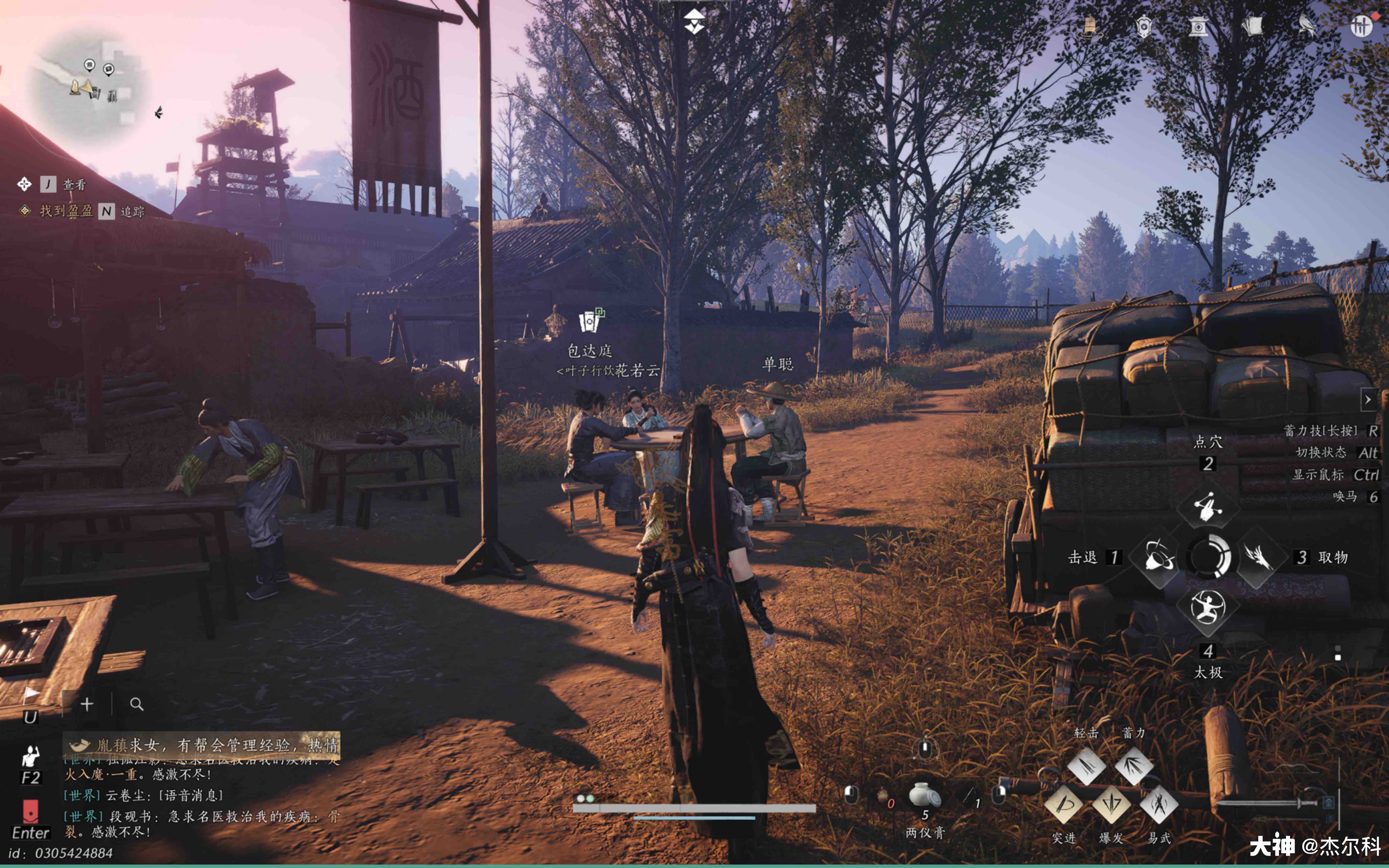Expand the chat panel with the plus button
The height and width of the screenshot is (868, 1389).
tap(87, 704)
